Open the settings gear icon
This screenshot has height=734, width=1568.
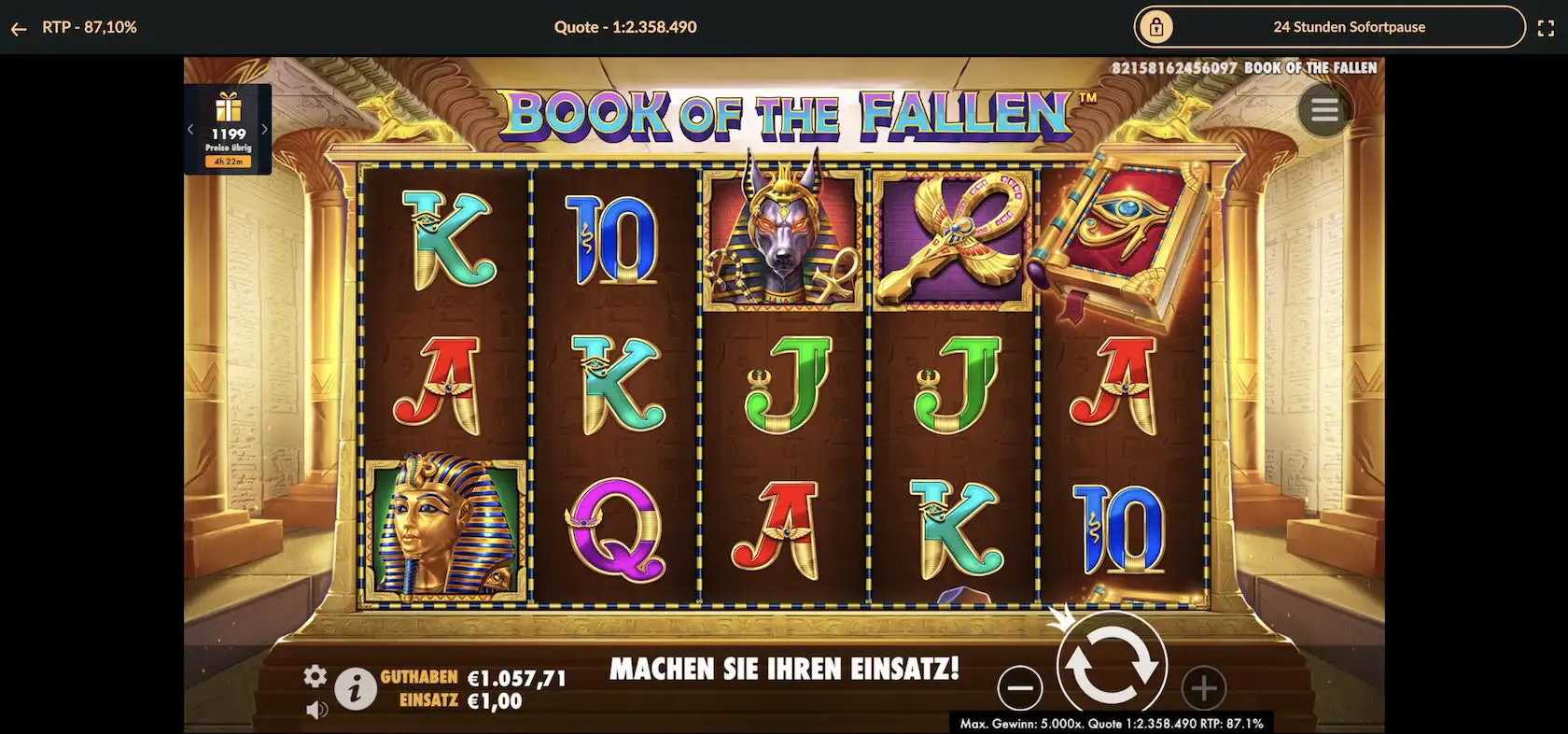pyautogui.click(x=315, y=676)
